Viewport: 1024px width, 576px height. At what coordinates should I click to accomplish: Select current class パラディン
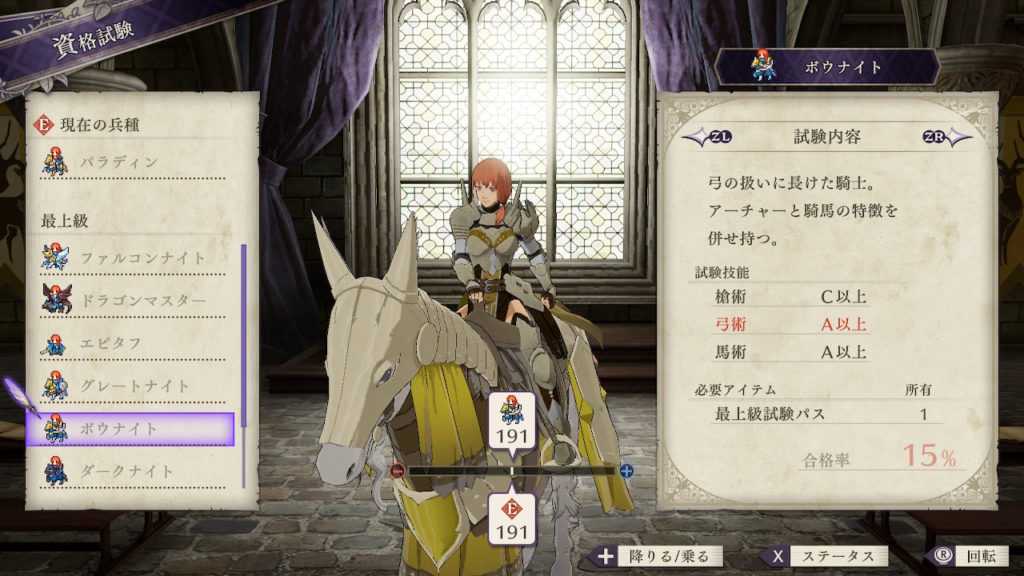pyautogui.click(x=138, y=162)
